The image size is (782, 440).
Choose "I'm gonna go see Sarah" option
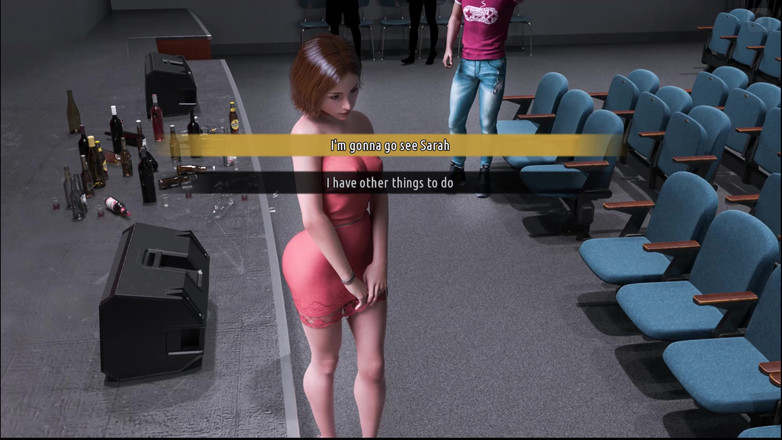[390, 146]
